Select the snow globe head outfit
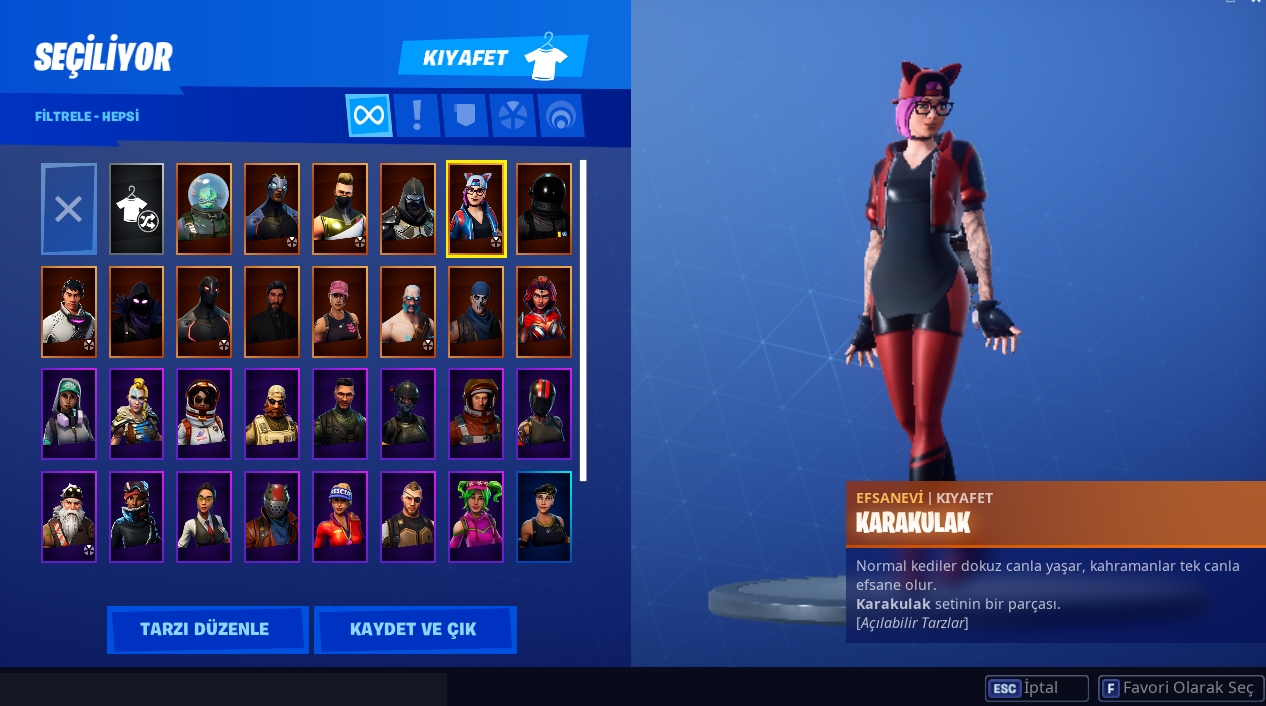Image resolution: width=1266 pixels, height=706 pixels. pos(204,209)
